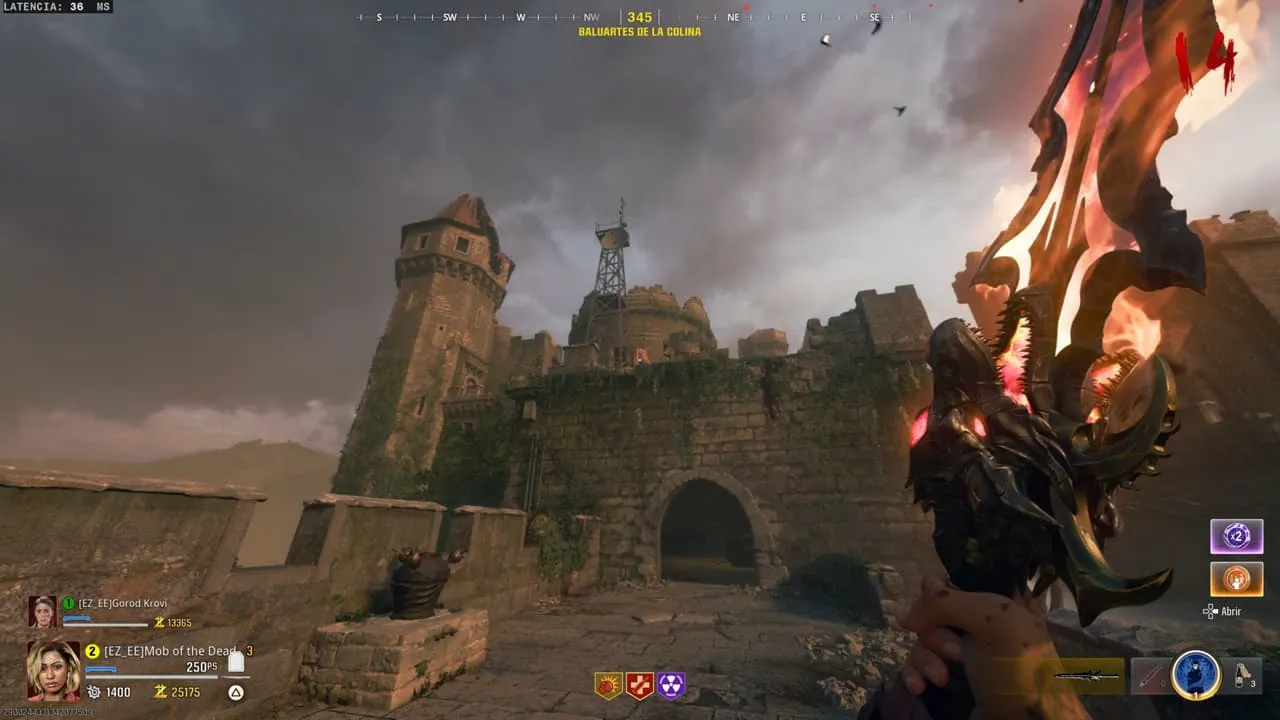Viewport: 1280px width, 720px height.
Task: Select the sword weapon slot
Action: 1087,676
